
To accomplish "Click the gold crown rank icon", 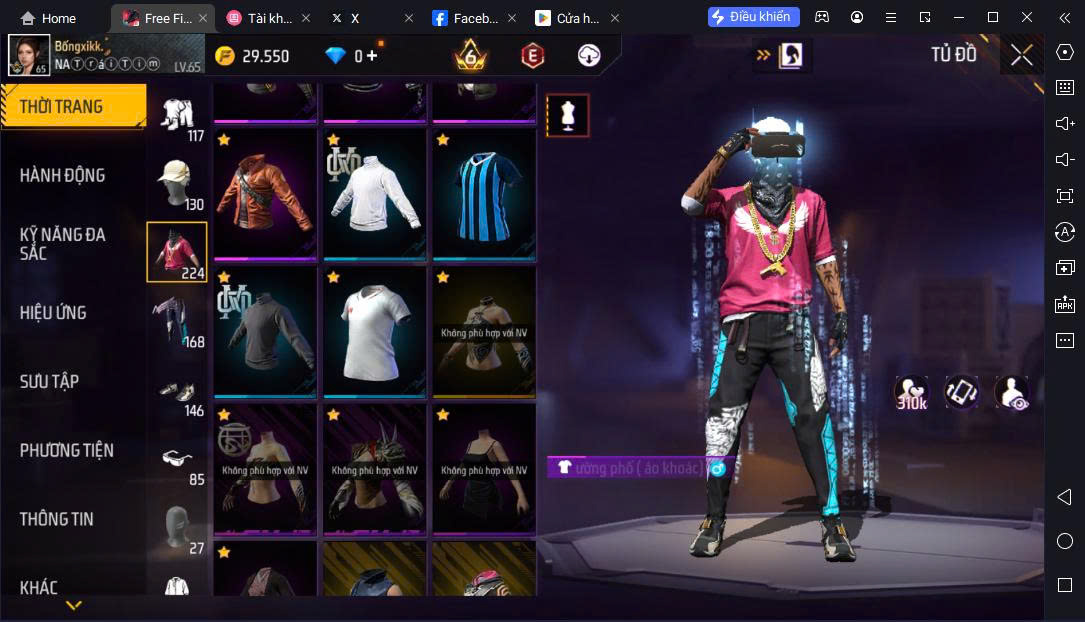I will [470, 56].
